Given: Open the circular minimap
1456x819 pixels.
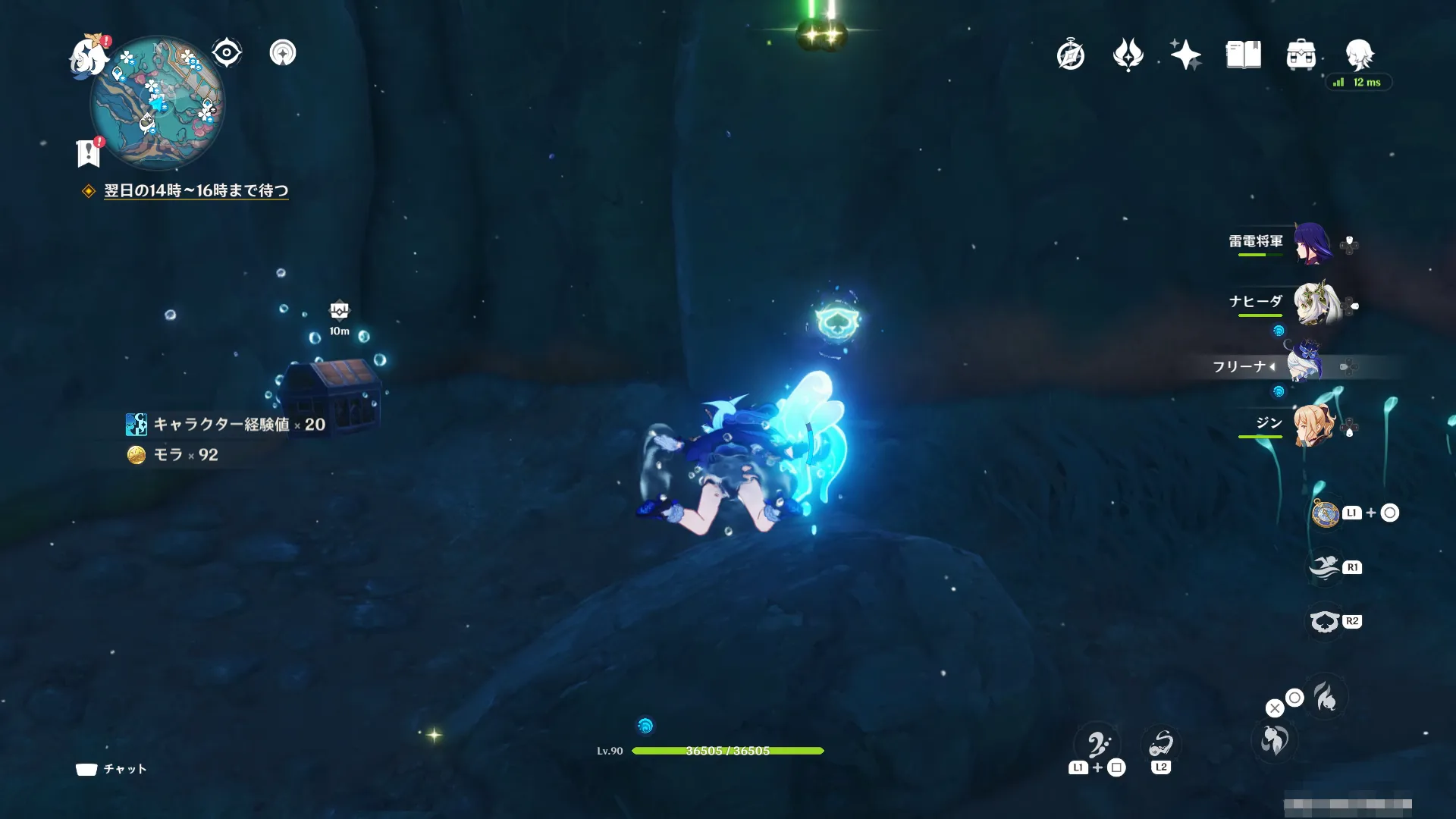Looking at the screenshot, I should [157, 104].
